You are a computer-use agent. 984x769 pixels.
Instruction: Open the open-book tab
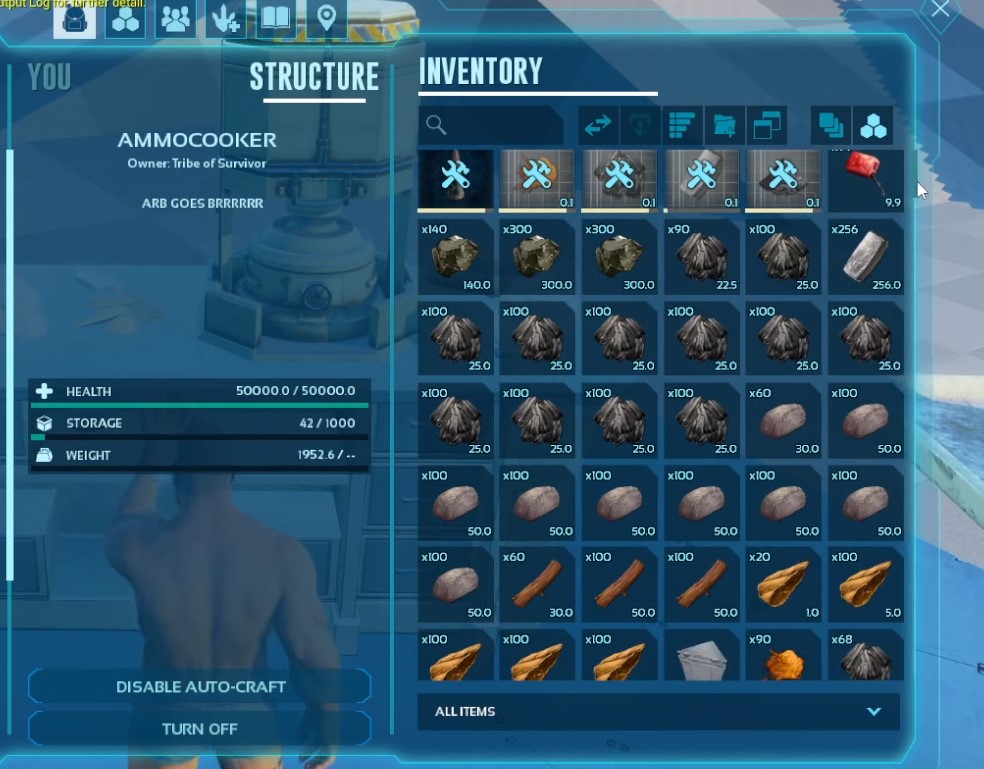[276, 20]
